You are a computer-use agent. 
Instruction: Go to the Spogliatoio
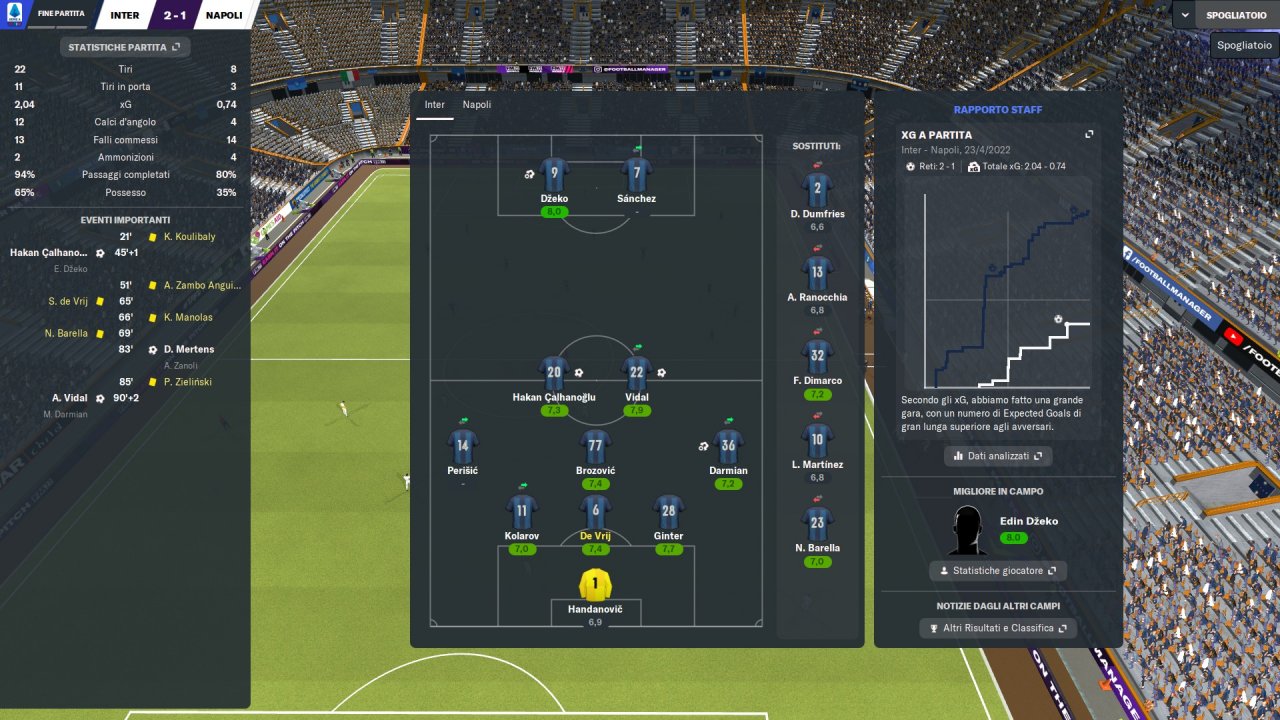[1238, 15]
